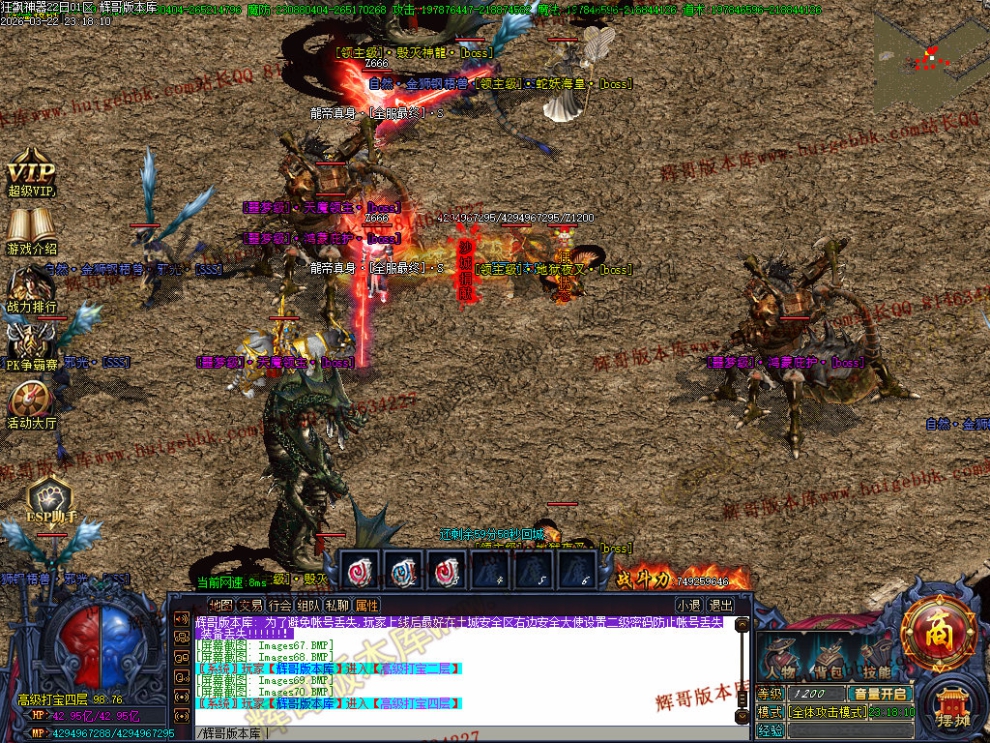Viewport: 990px width, 743px height.
Task: Open the 属性 attributes tab
Action: point(367,605)
